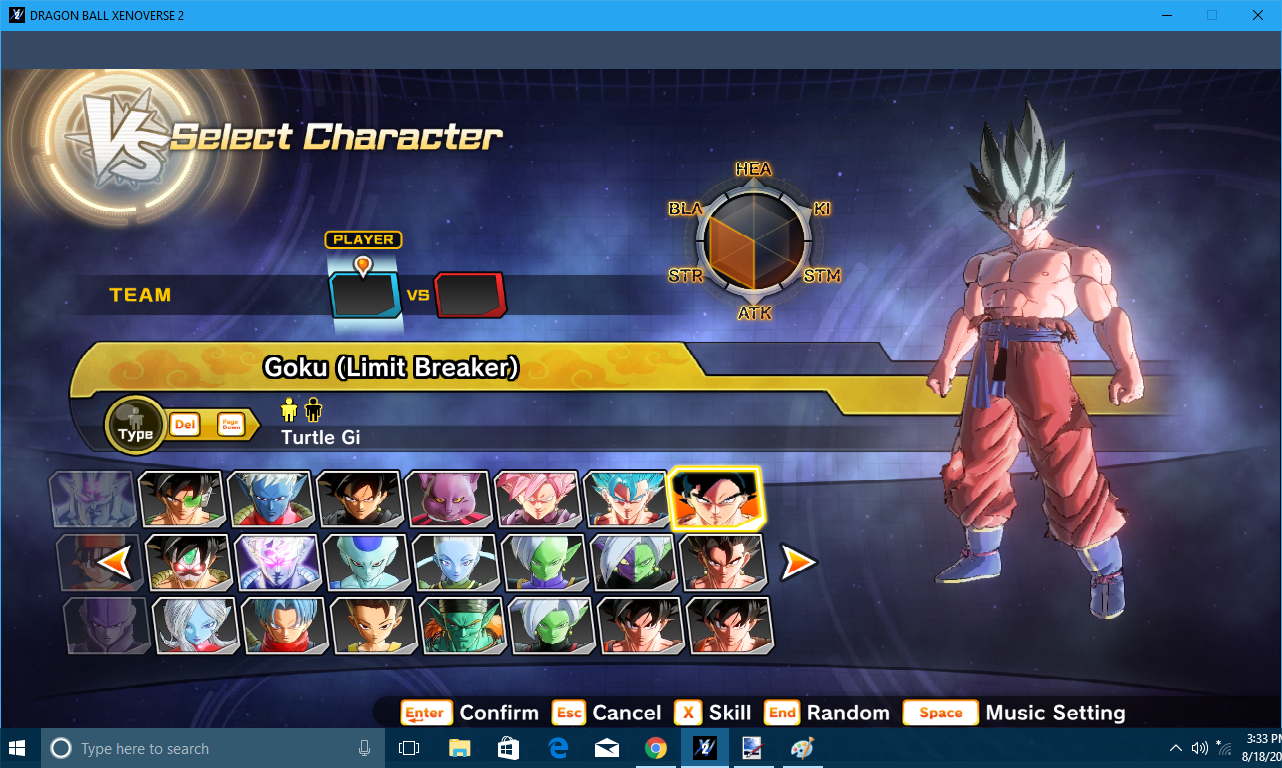Go back with the left page arrow
This screenshot has height=768, width=1282.
[116, 562]
